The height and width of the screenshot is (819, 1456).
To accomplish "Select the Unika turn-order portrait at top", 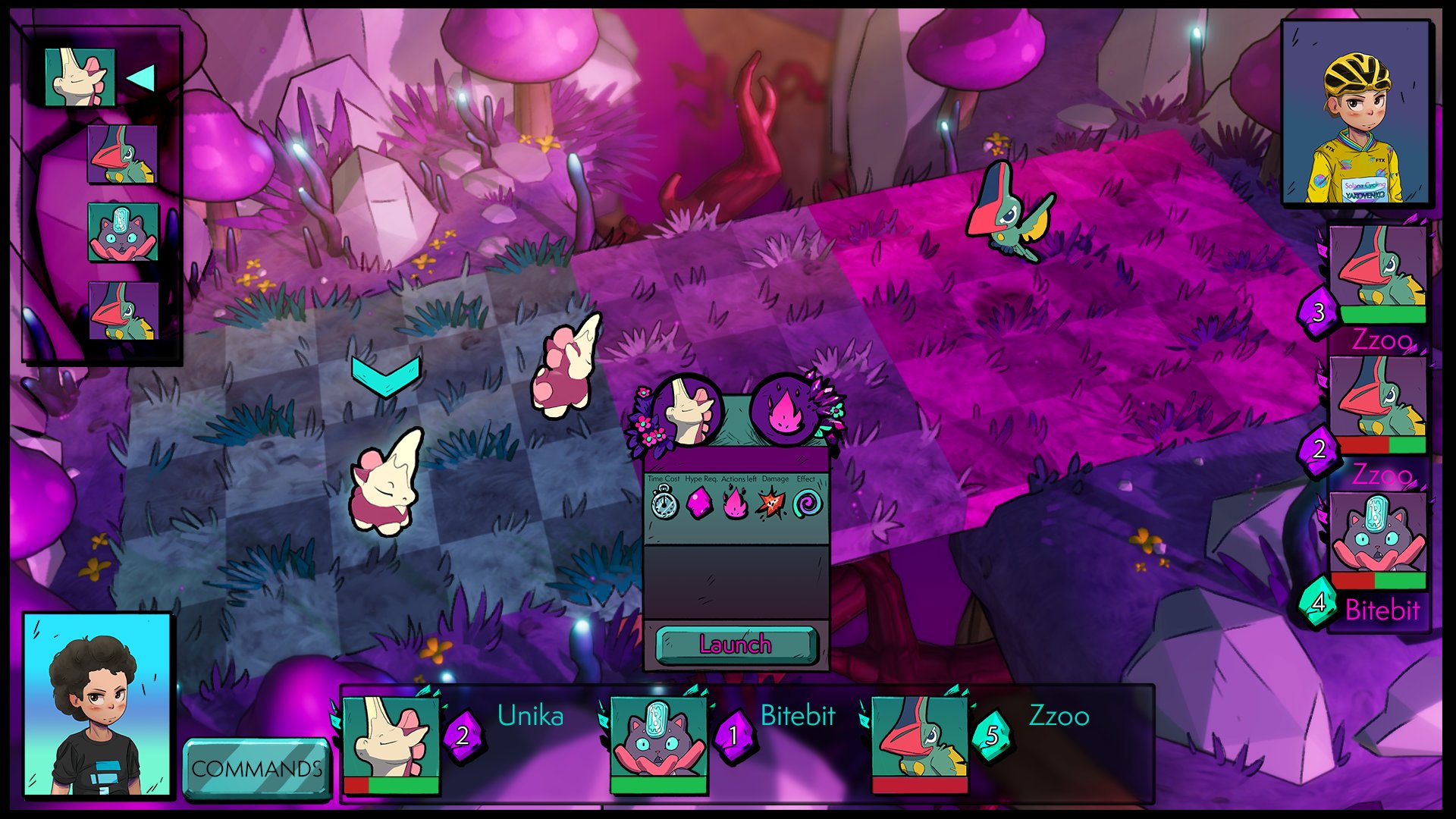I will [x=80, y=77].
